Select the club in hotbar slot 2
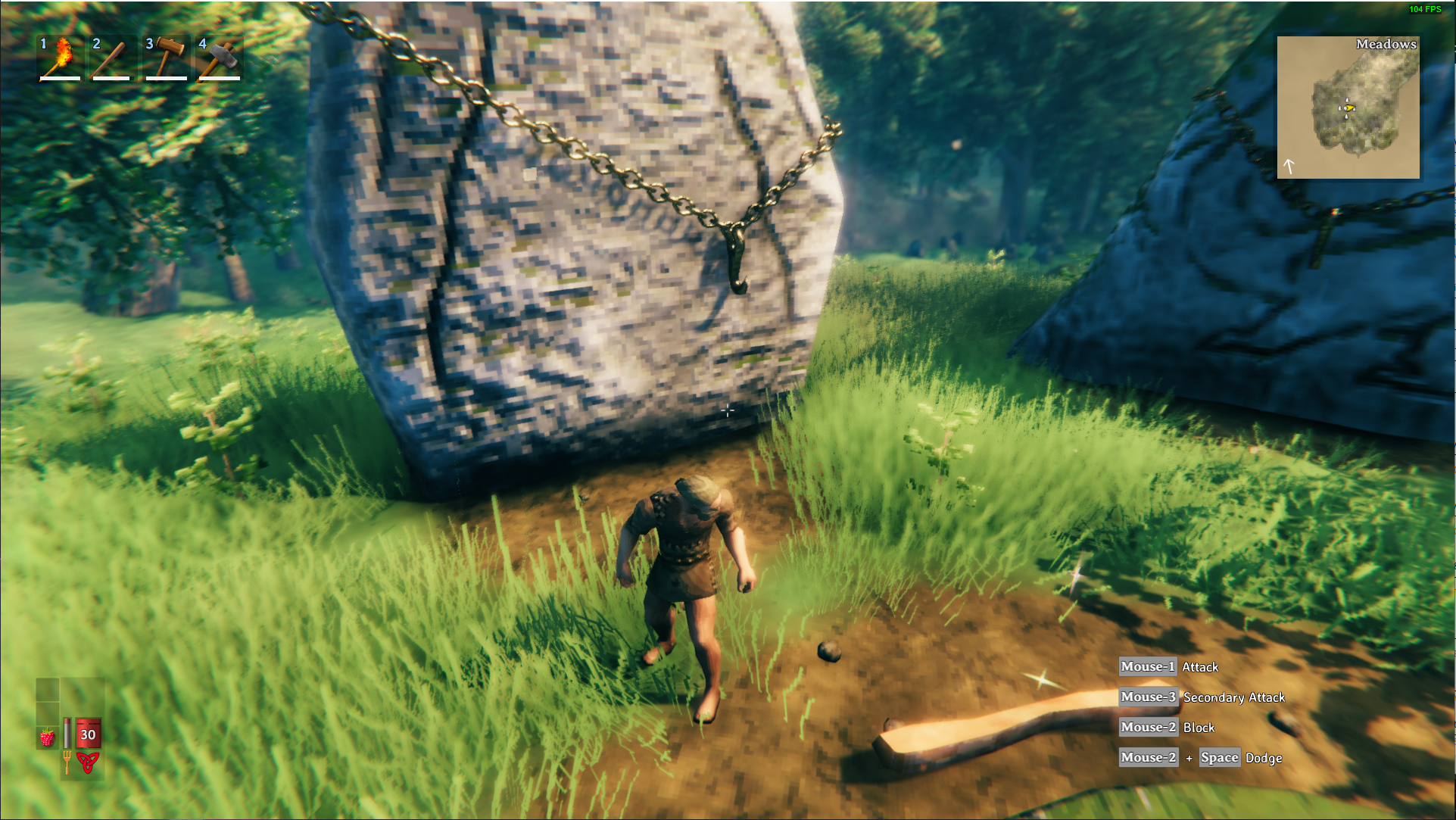Screen dimensions: 1456x820 pos(111,58)
